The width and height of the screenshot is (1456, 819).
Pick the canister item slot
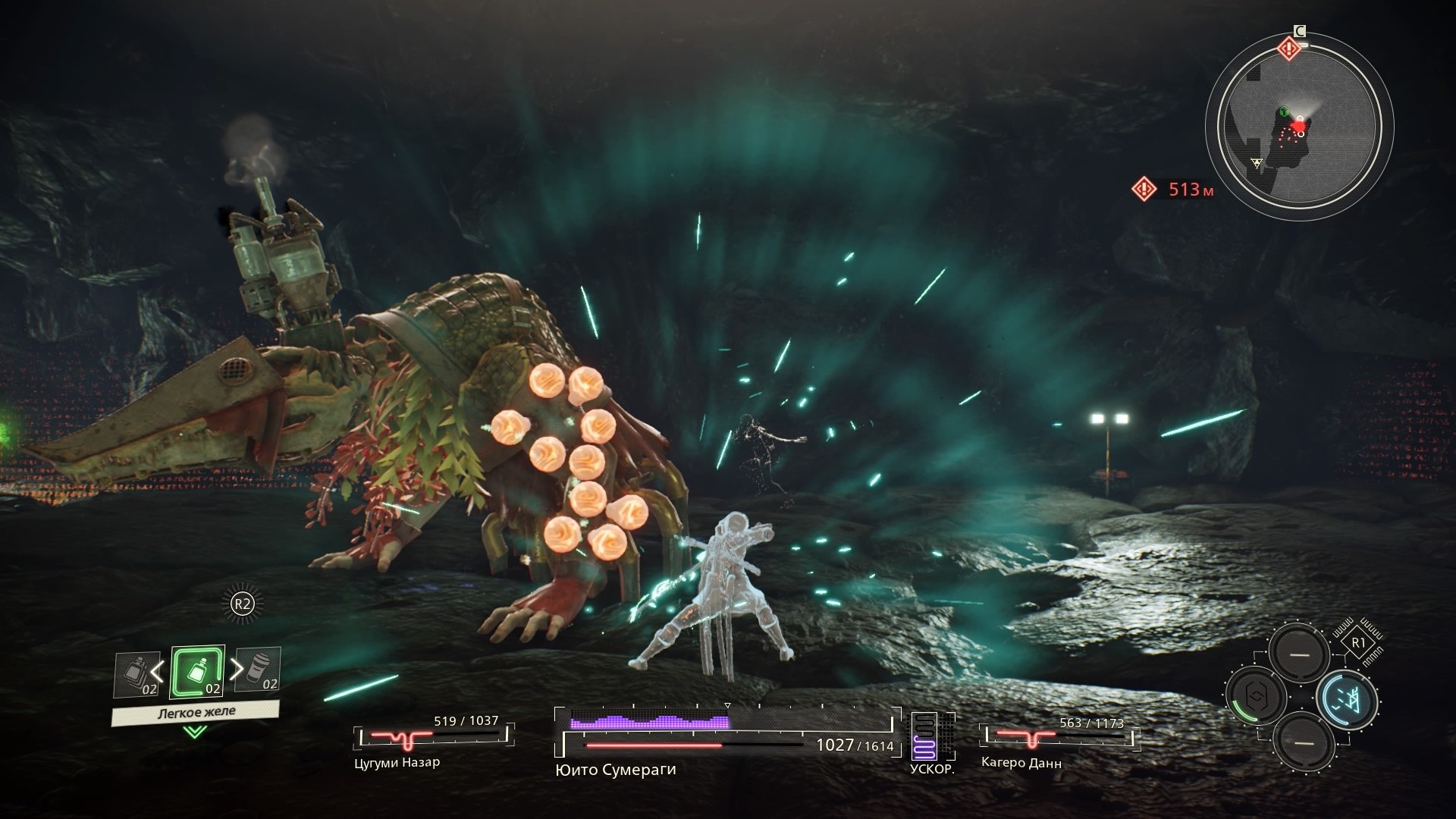(x=259, y=669)
